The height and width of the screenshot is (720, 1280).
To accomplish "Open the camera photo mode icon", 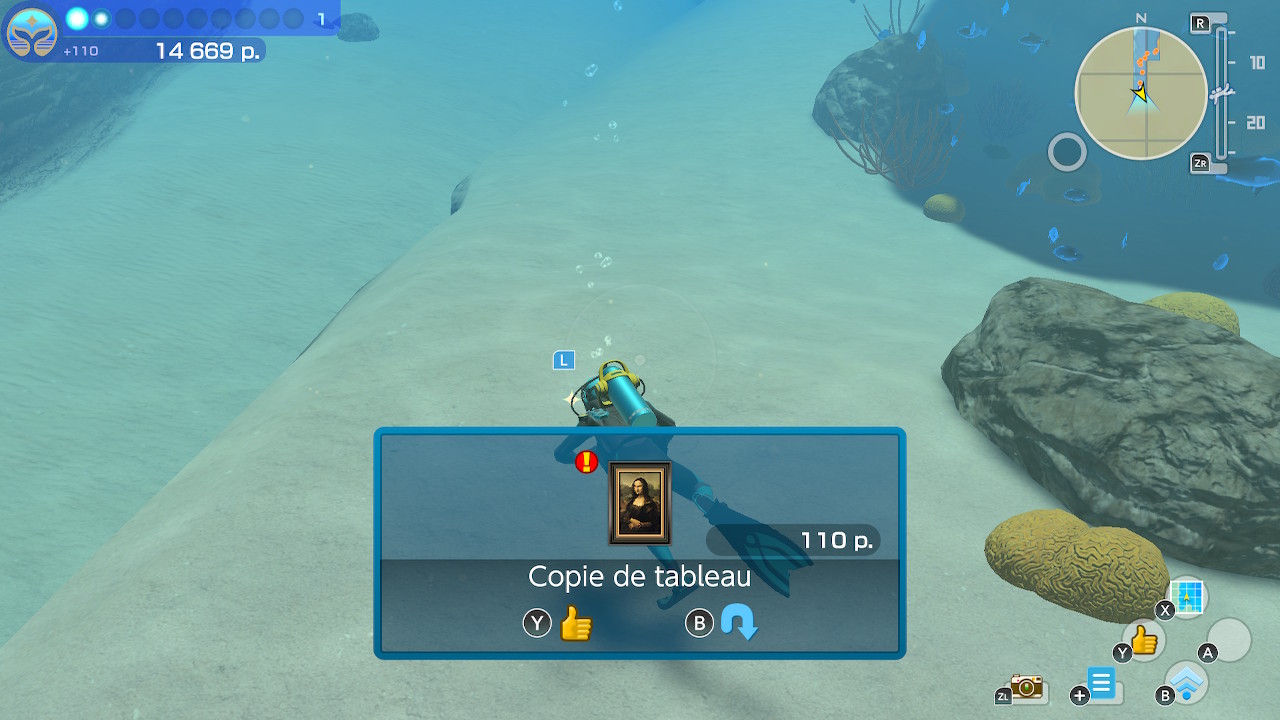I will coord(1026,686).
